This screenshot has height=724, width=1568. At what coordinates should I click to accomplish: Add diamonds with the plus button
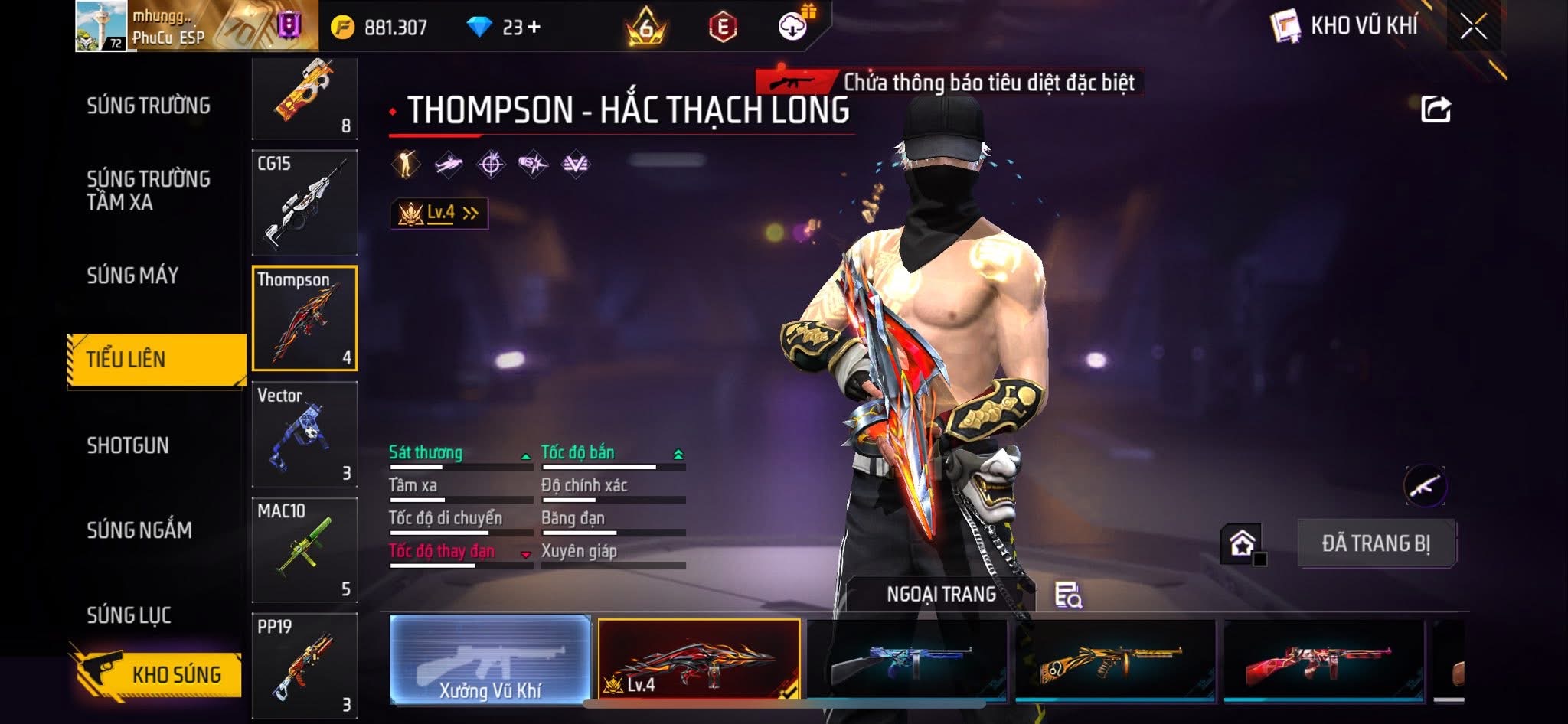tap(534, 28)
